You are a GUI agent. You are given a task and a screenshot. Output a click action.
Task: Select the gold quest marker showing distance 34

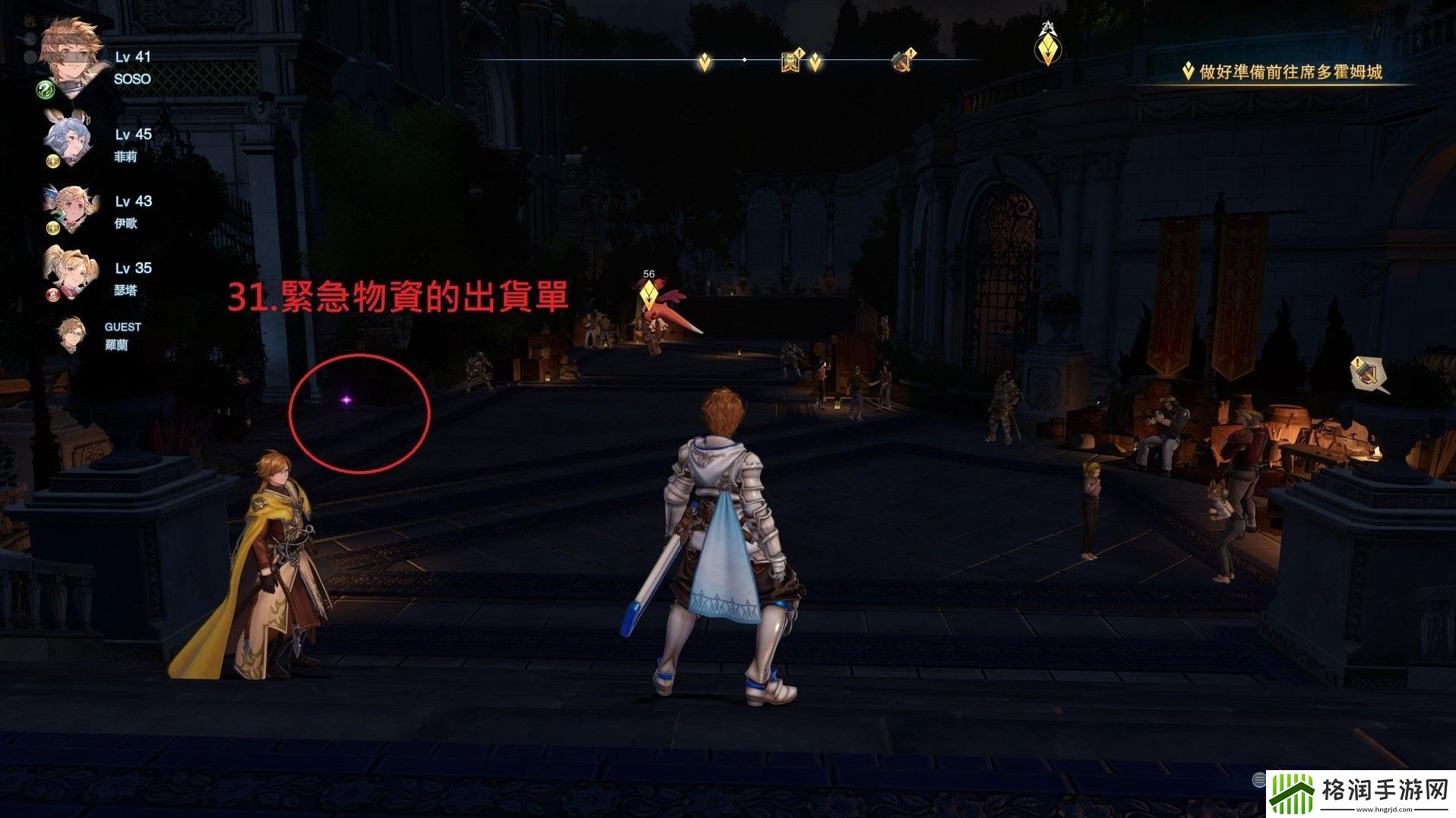[x=1048, y=47]
